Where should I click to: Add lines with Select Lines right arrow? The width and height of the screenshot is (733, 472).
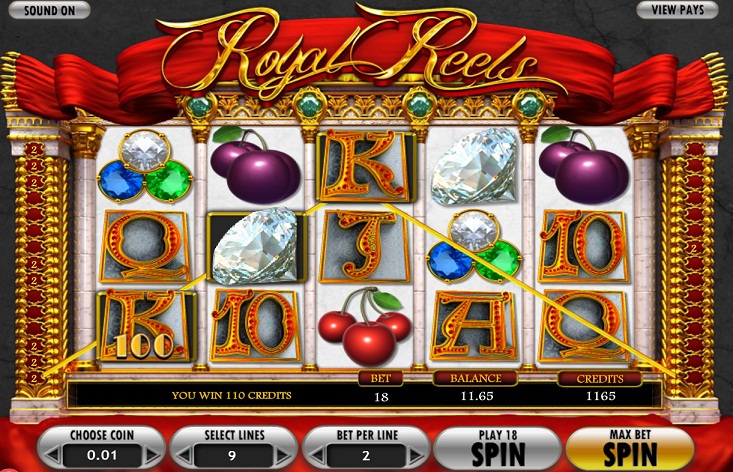point(284,456)
